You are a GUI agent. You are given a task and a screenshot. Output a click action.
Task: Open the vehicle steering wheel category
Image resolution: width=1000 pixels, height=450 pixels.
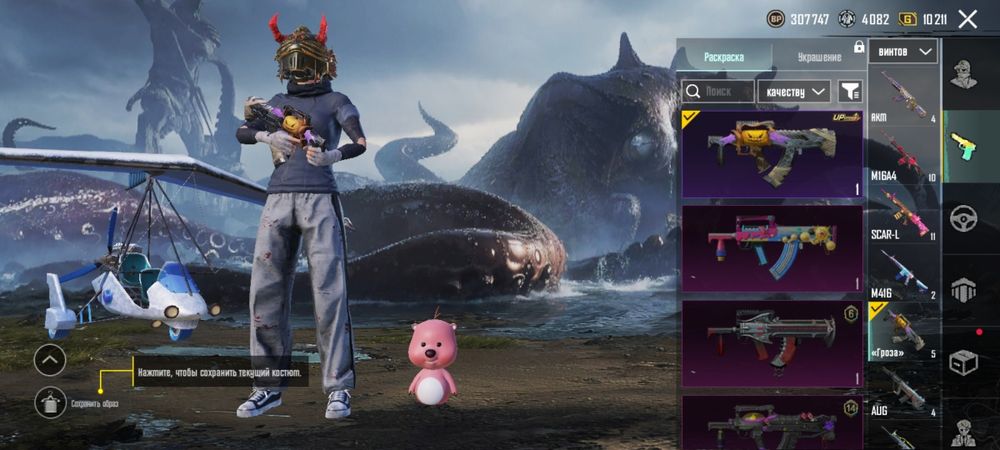[963, 218]
